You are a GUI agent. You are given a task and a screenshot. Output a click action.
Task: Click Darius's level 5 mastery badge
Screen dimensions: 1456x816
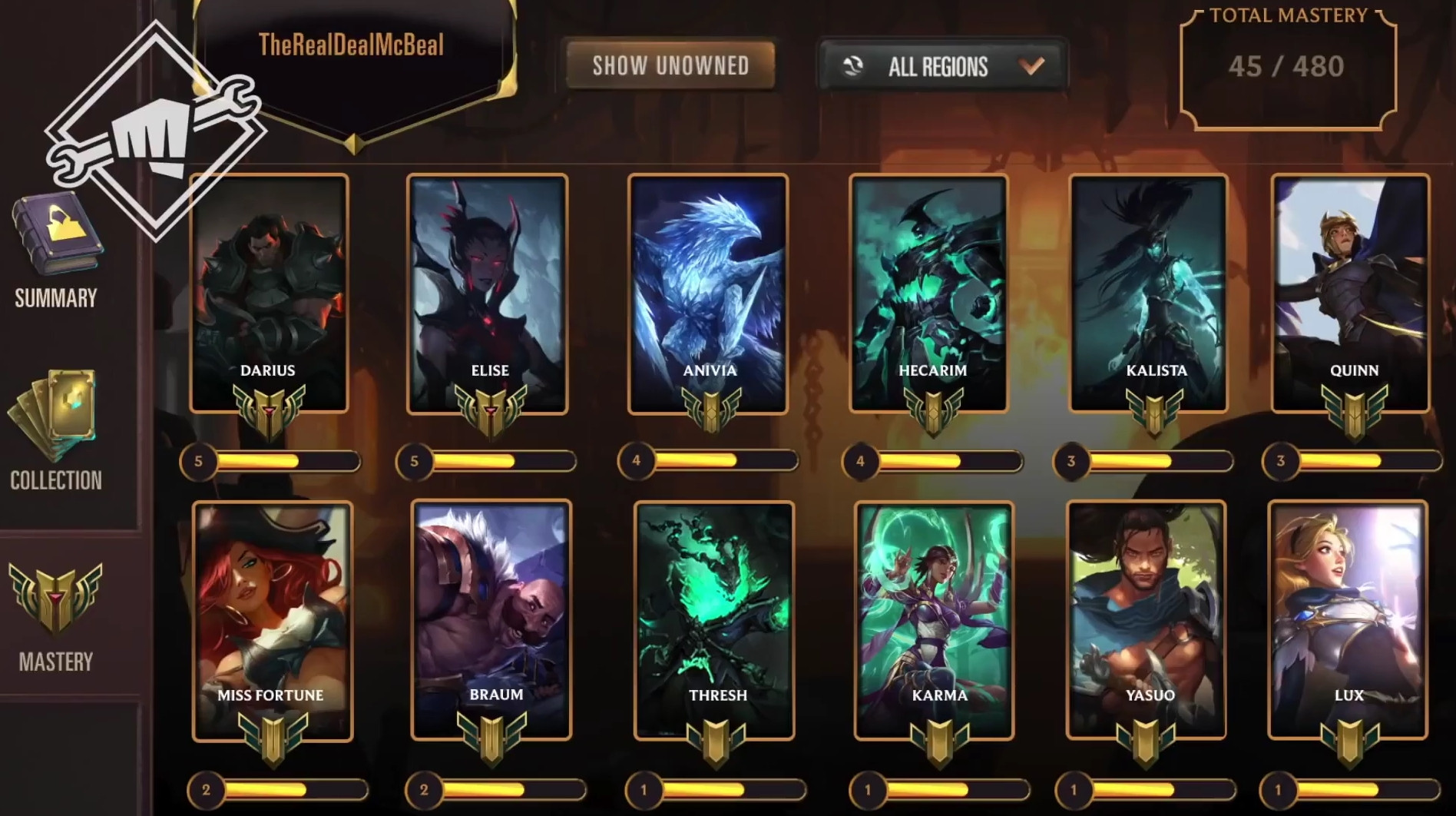coord(271,410)
